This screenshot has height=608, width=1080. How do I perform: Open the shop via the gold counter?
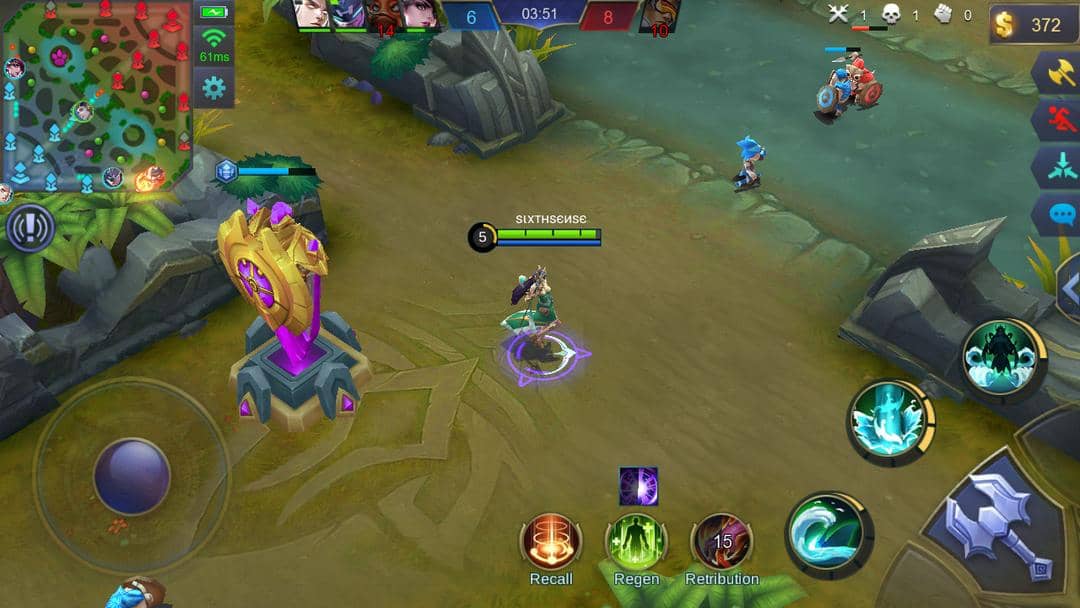(x=1034, y=25)
